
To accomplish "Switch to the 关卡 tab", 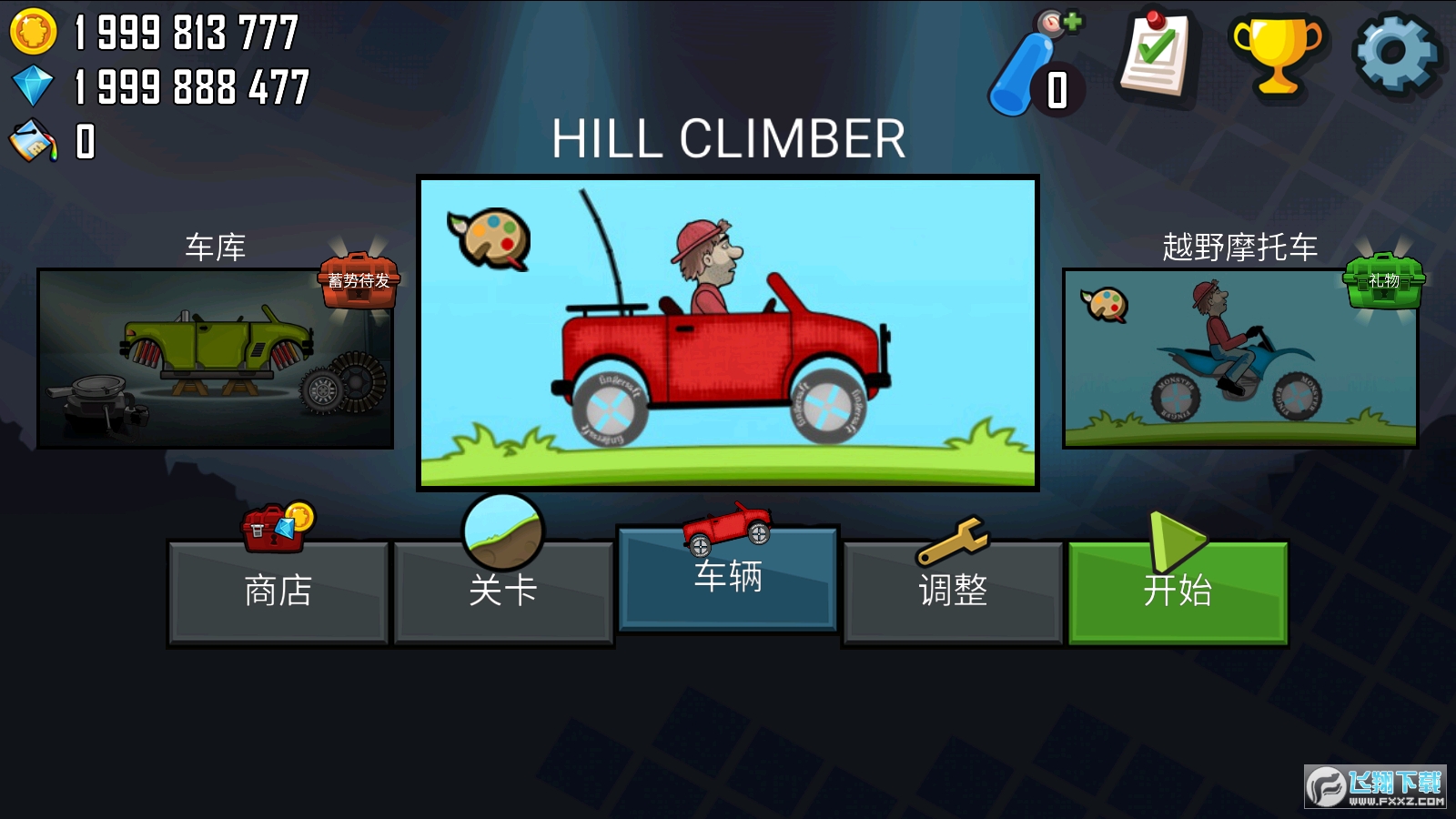I will (503, 591).
